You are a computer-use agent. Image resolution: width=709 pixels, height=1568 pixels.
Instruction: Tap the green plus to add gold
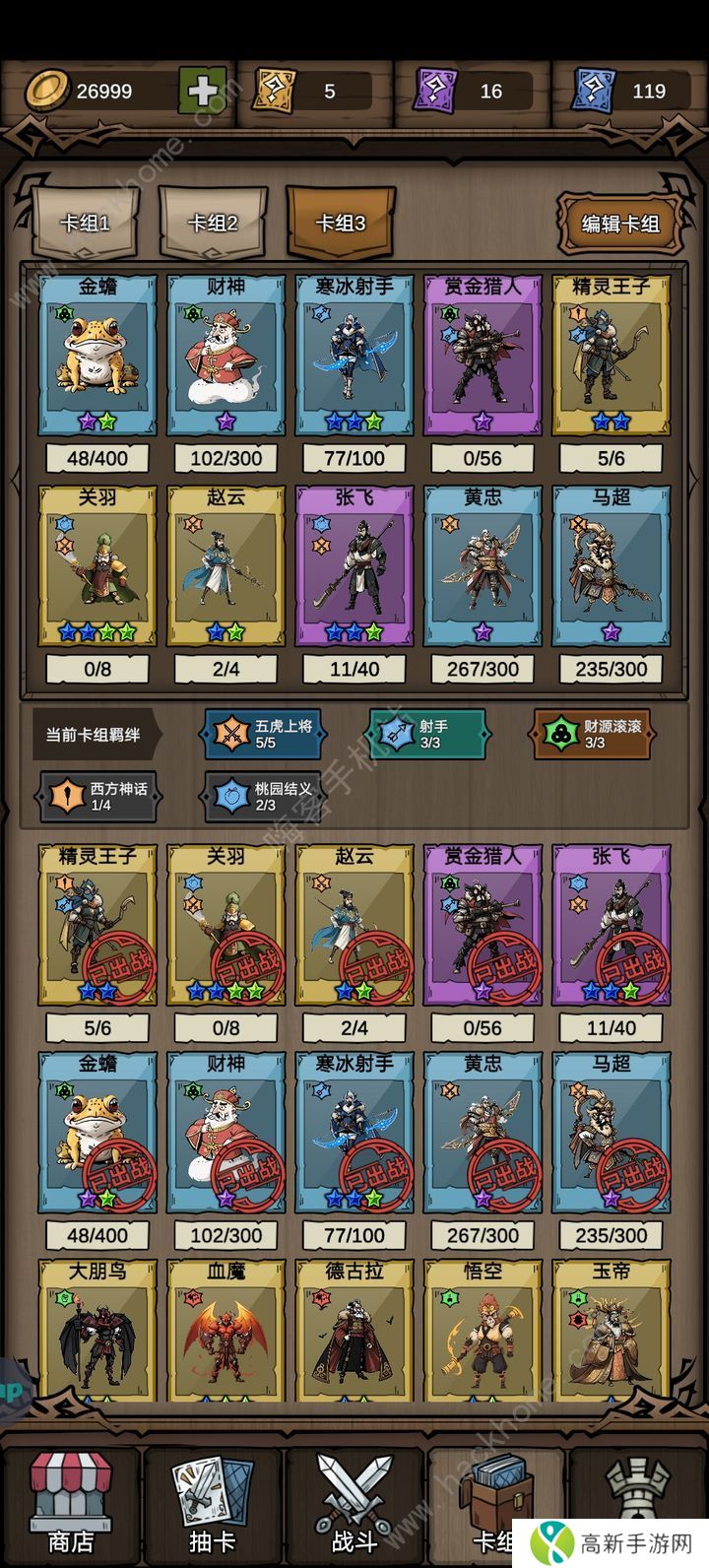[203, 92]
